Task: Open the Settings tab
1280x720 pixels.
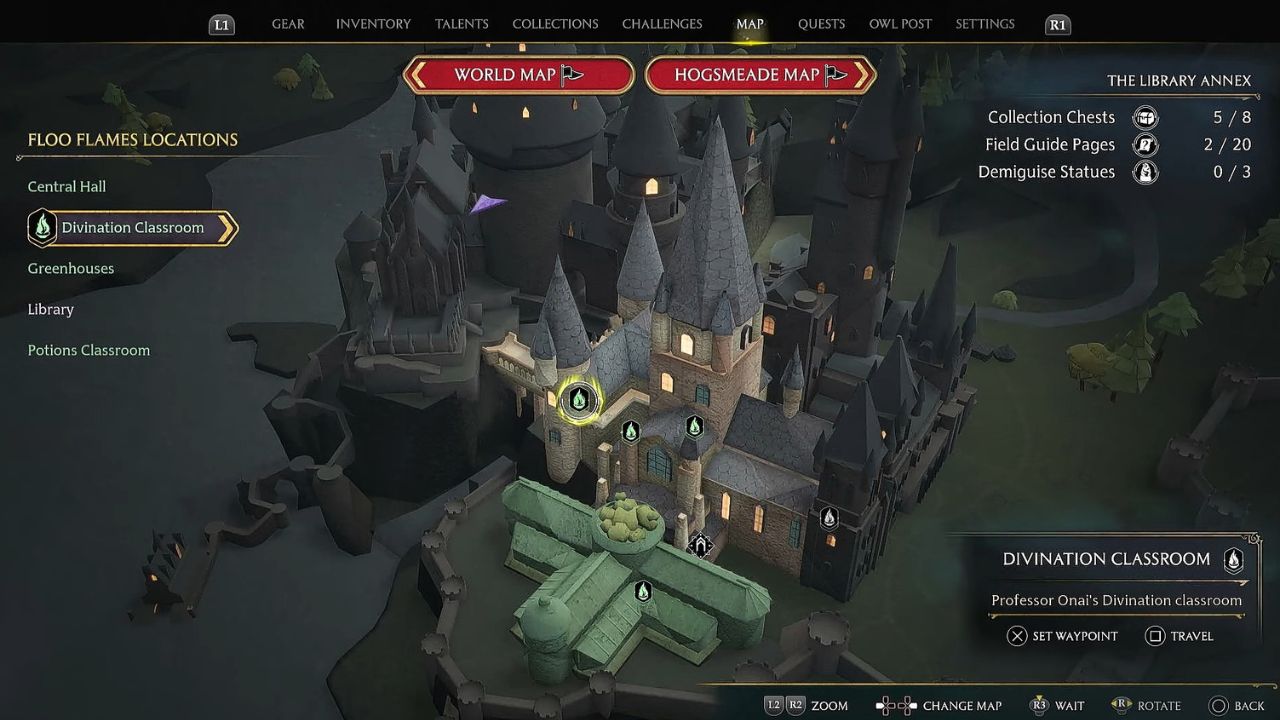Action: 984,24
